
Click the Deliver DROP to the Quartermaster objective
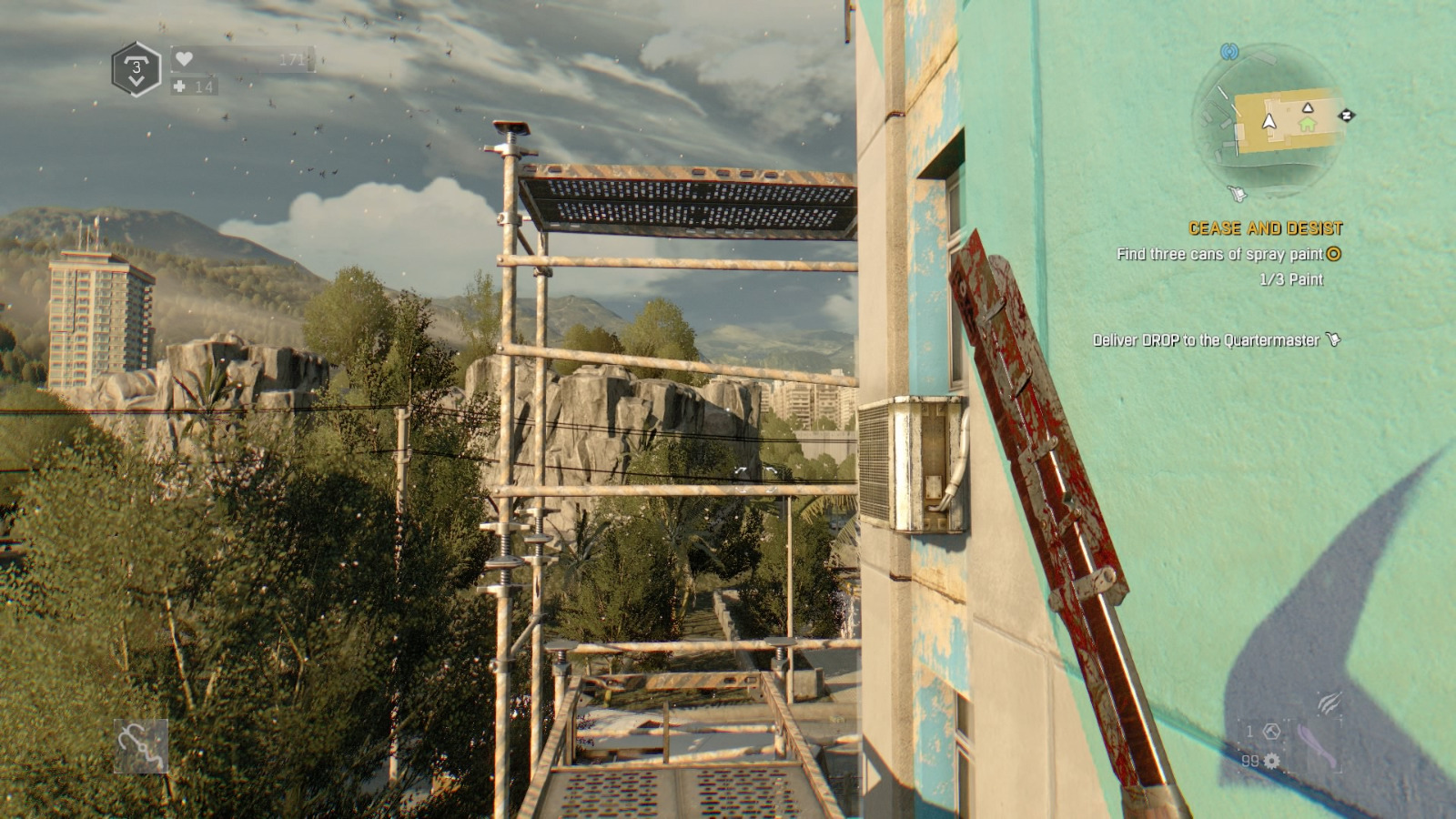click(1207, 339)
